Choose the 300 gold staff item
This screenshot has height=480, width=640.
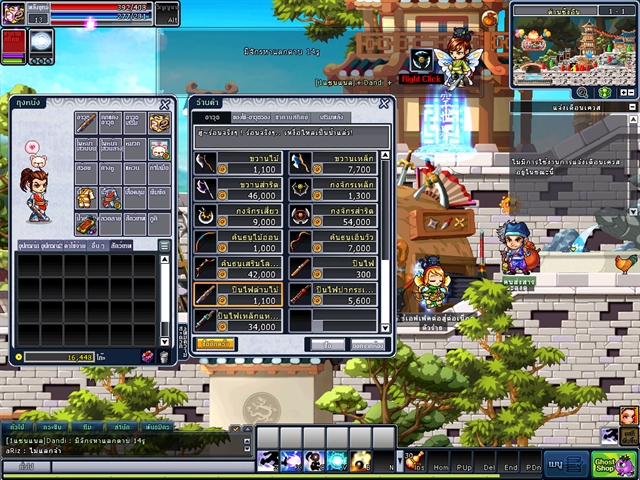(334, 268)
